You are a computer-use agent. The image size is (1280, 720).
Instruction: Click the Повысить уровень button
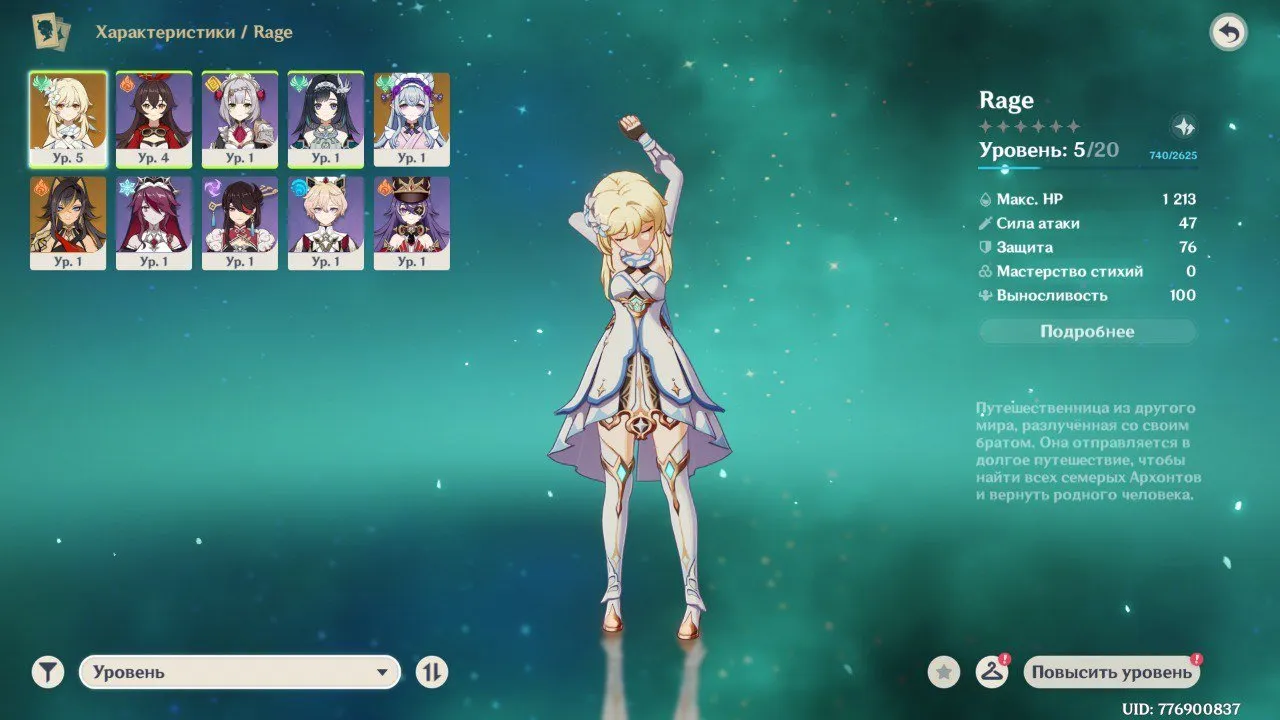[1110, 672]
